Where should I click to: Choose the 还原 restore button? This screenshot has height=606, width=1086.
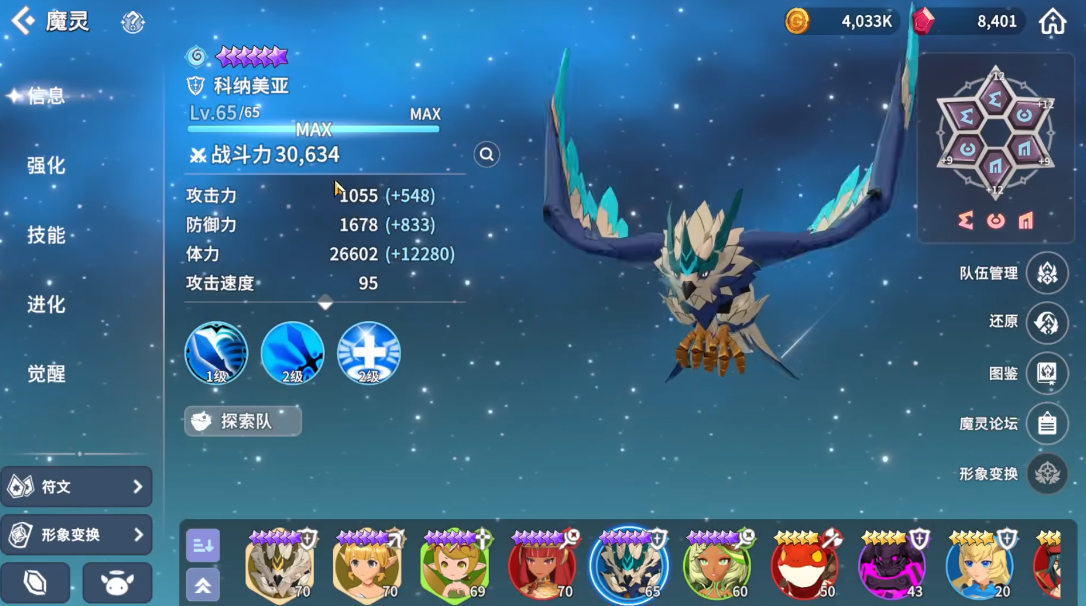pos(1047,322)
